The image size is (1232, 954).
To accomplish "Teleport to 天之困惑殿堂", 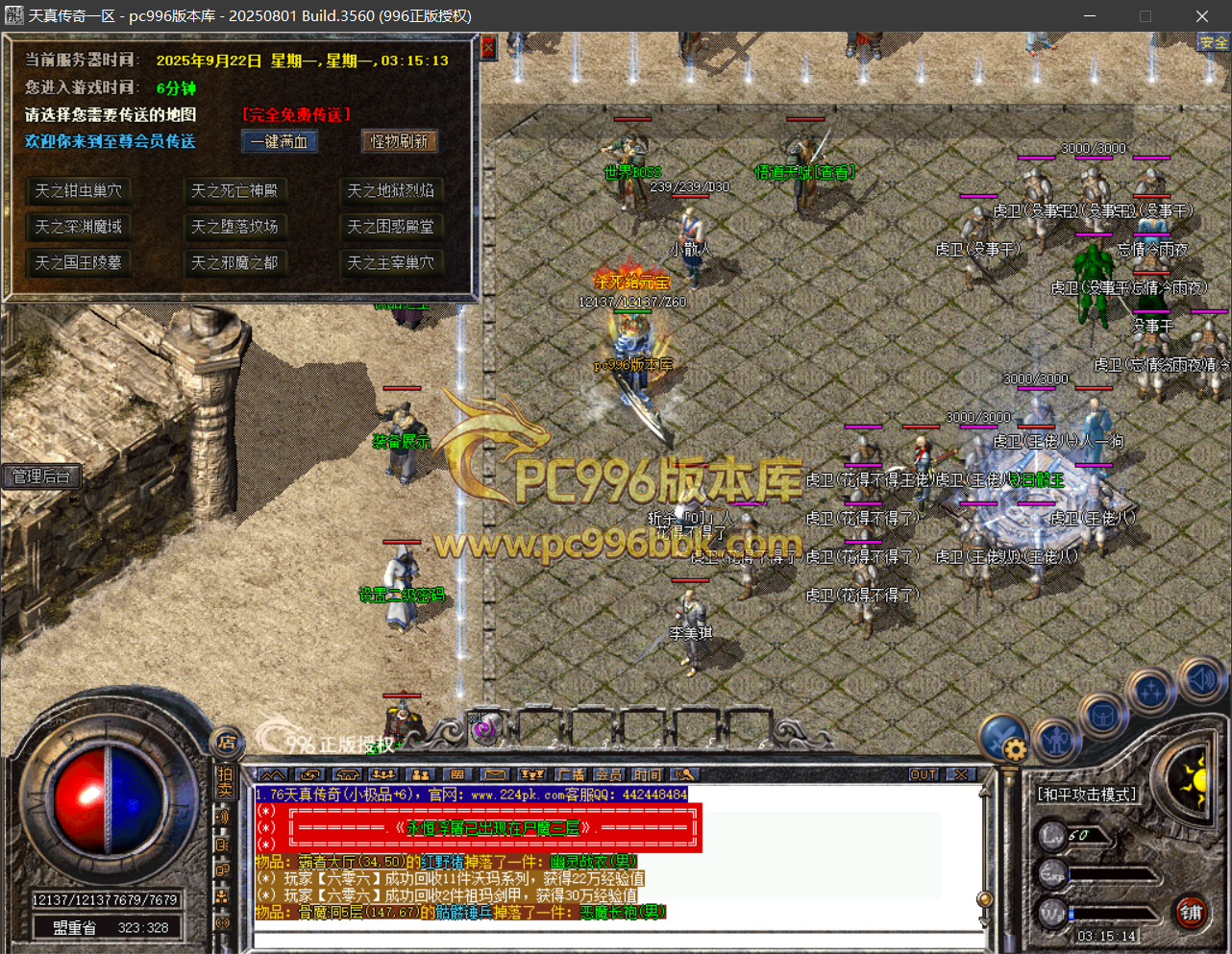I will pyautogui.click(x=390, y=227).
